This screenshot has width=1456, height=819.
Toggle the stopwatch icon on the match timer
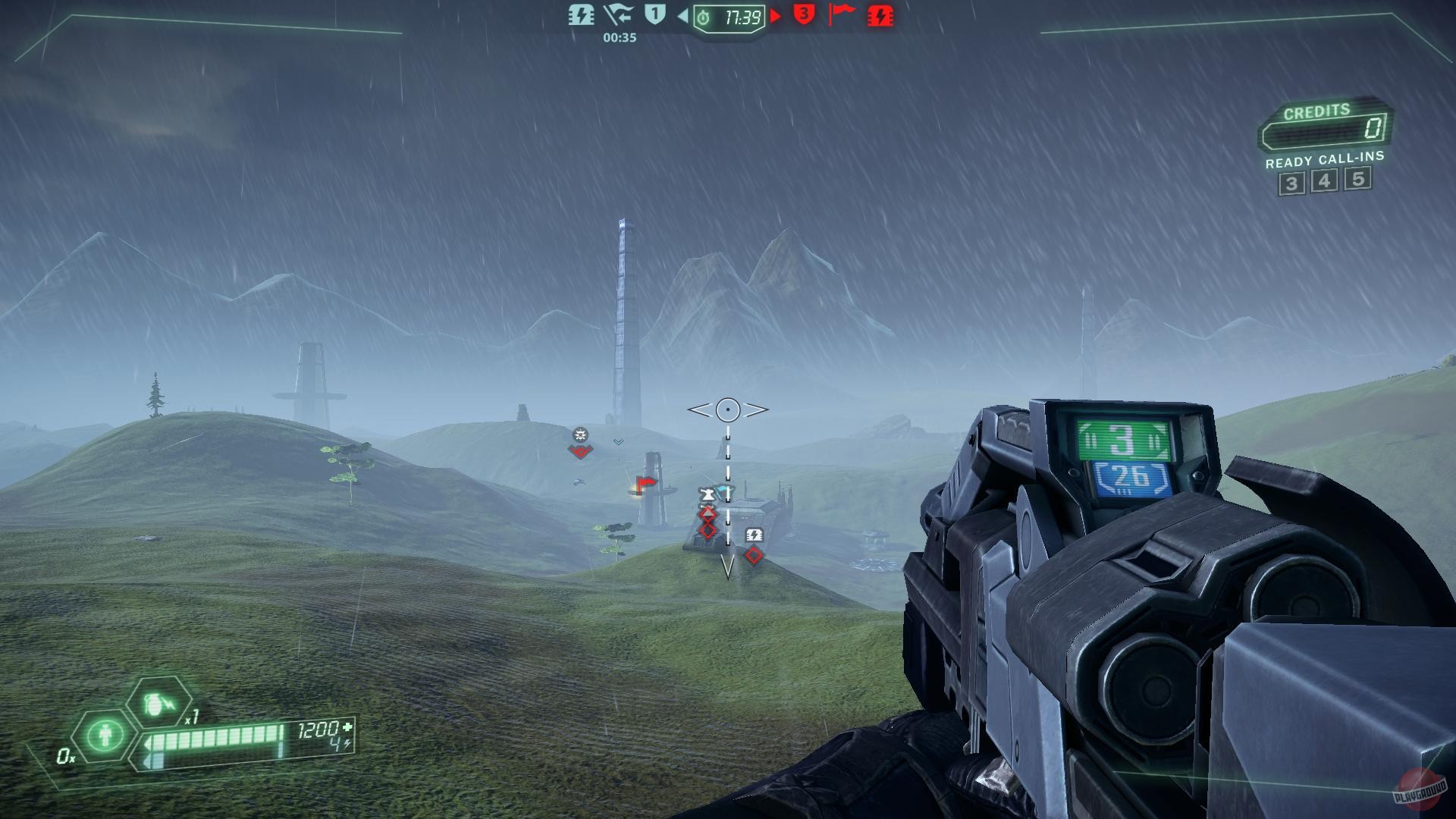pos(703,17)
